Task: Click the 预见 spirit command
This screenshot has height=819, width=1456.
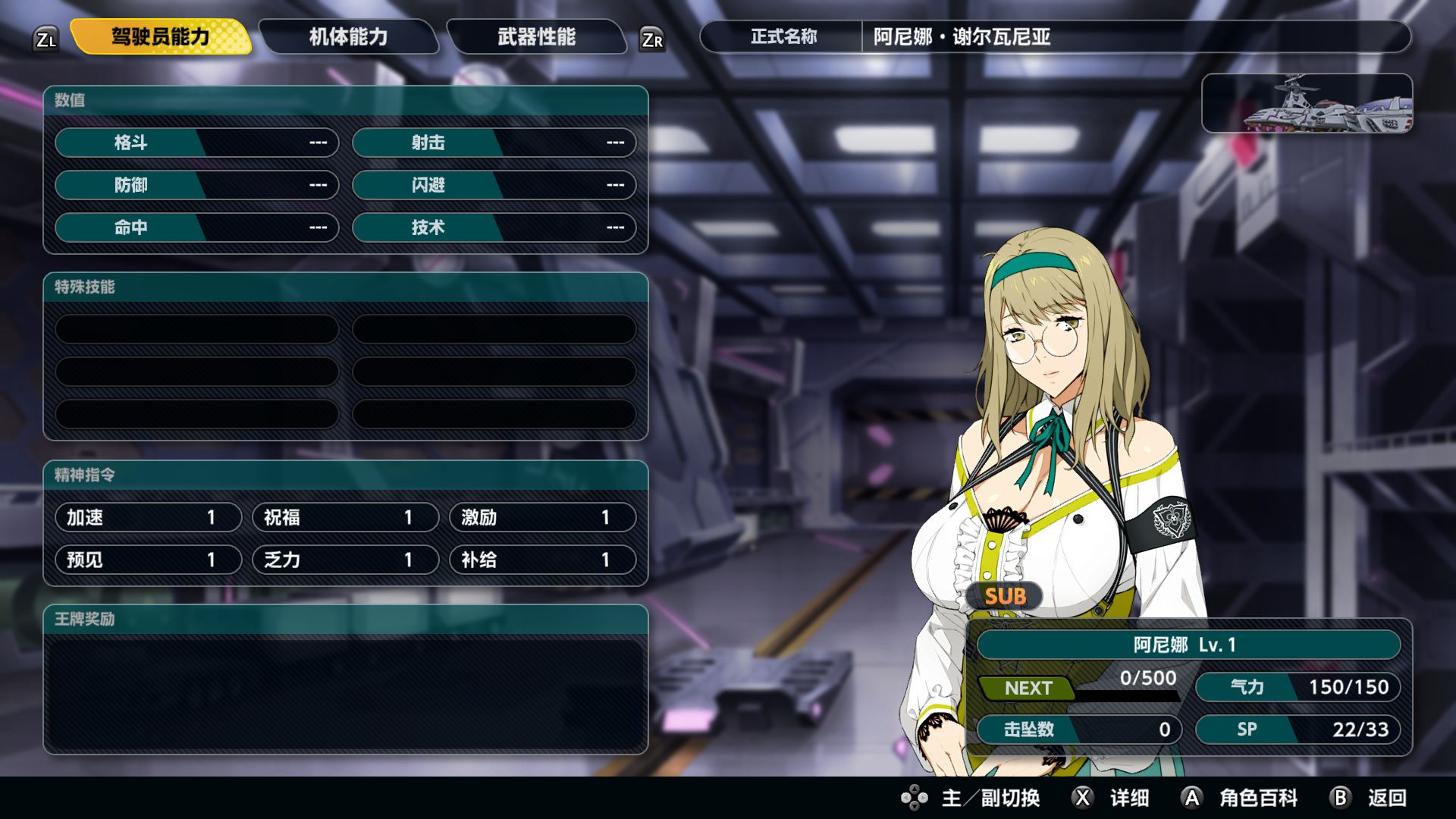Action: pos(148,560)
